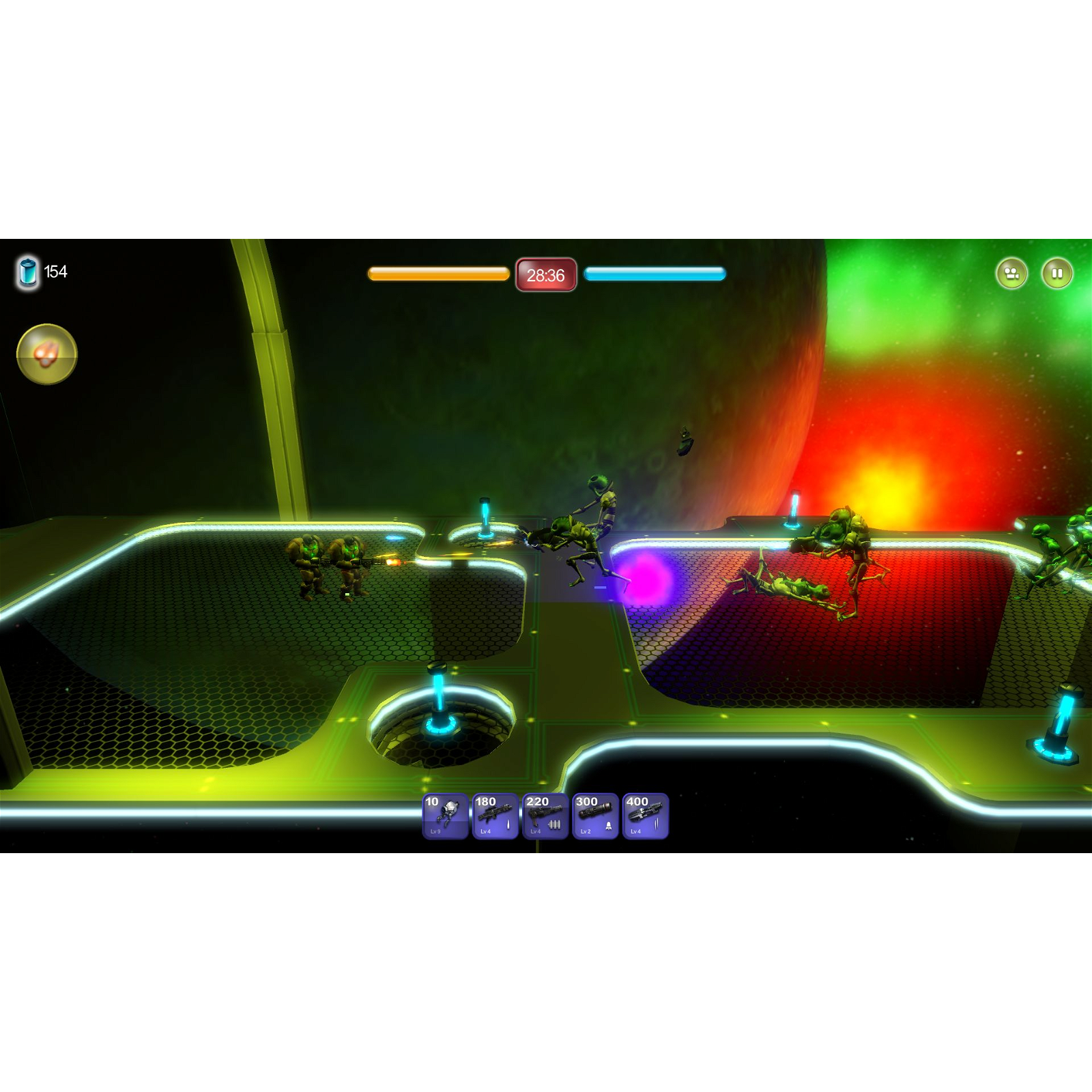Open the camera view control
Viewport: 1092px width, 1092px height.
(x=1013, y=272)
